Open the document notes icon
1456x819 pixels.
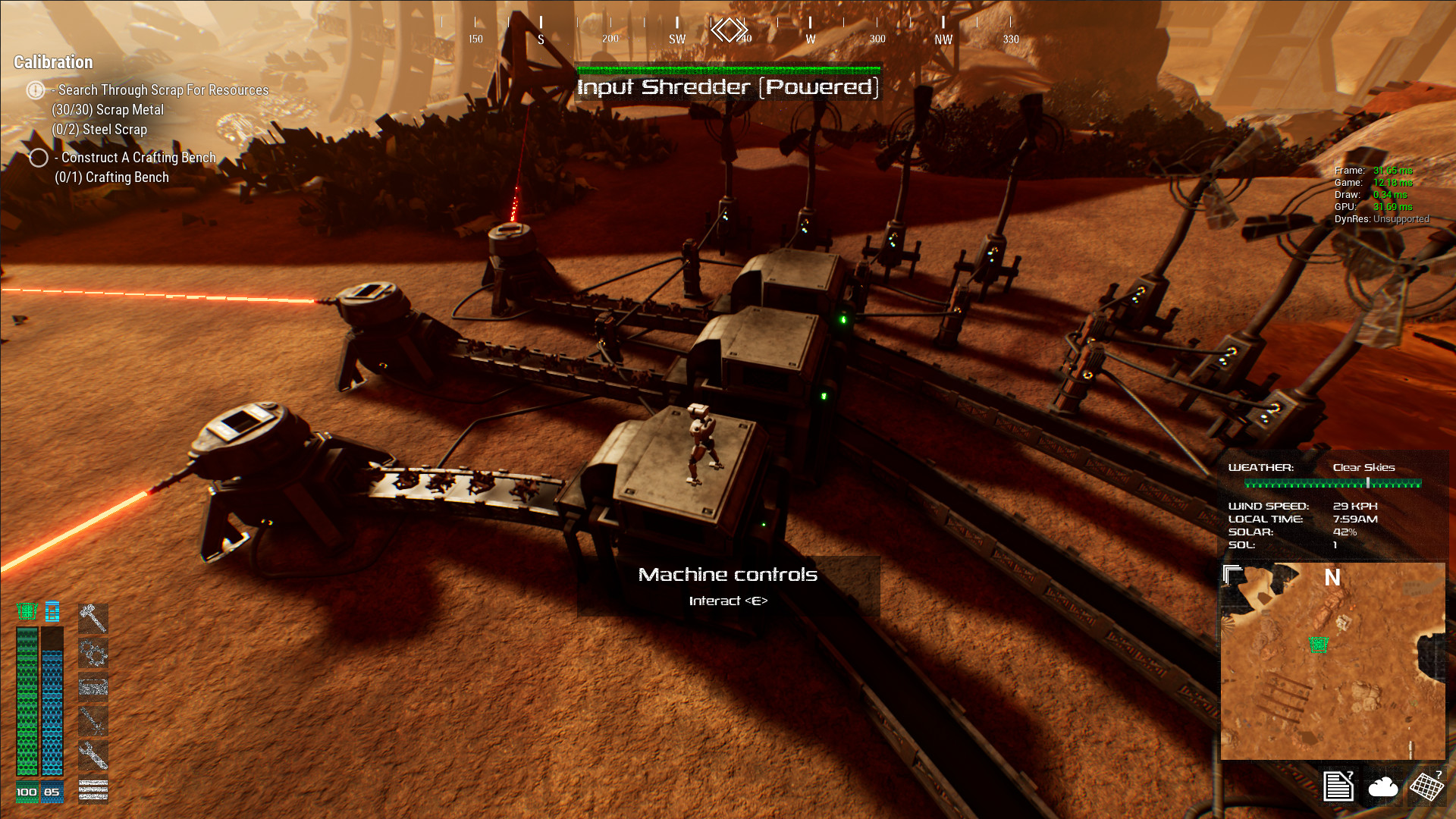click(1338, 786)
